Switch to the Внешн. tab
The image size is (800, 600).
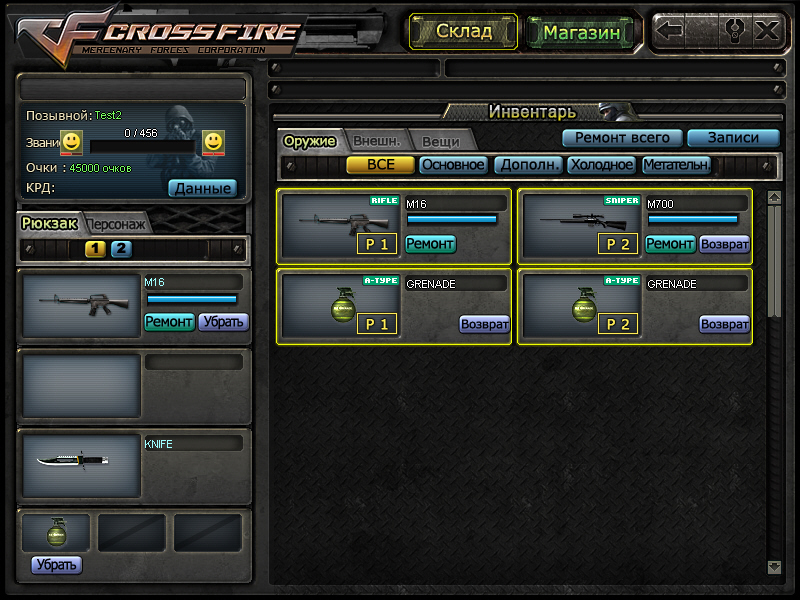[377, 141]
